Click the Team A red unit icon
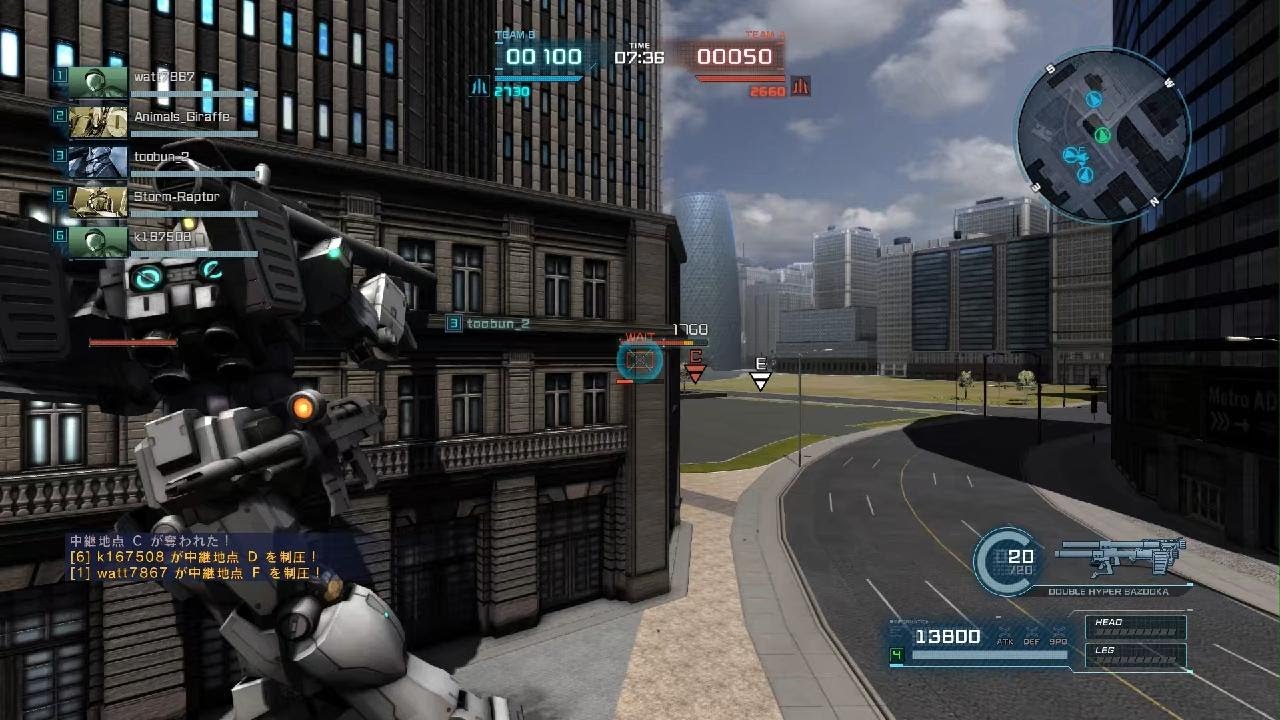1280x720 pixels. coord(800,87)
